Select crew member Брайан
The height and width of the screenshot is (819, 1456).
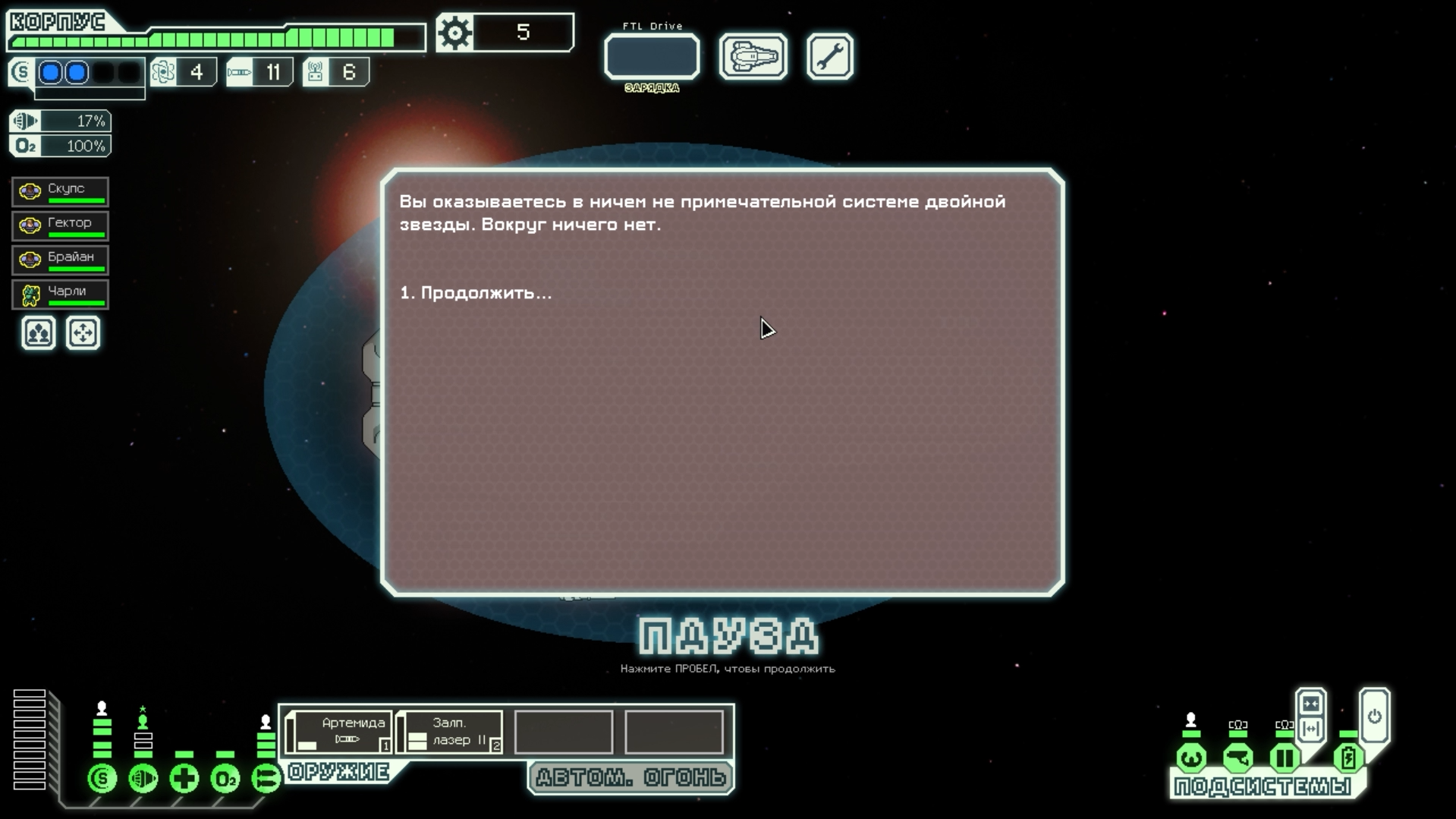pos(61,260)
